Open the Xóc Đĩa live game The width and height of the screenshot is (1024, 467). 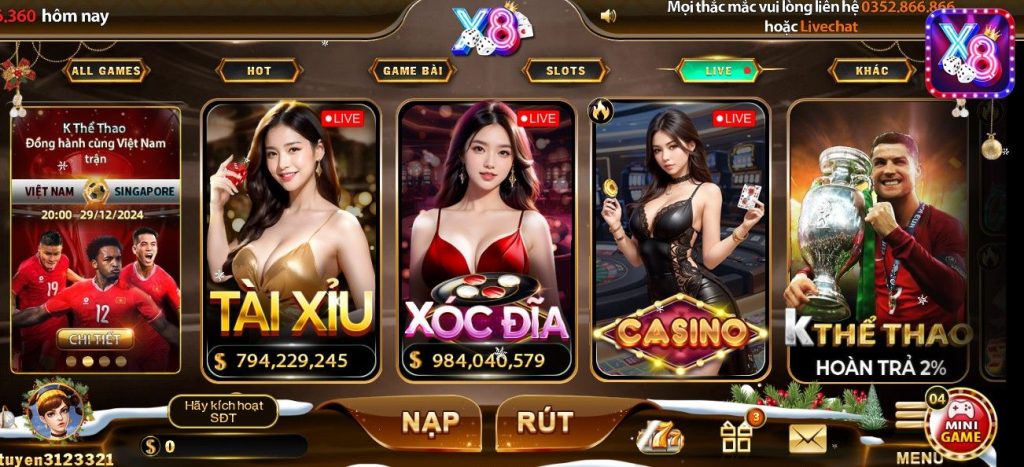point(487,240)
